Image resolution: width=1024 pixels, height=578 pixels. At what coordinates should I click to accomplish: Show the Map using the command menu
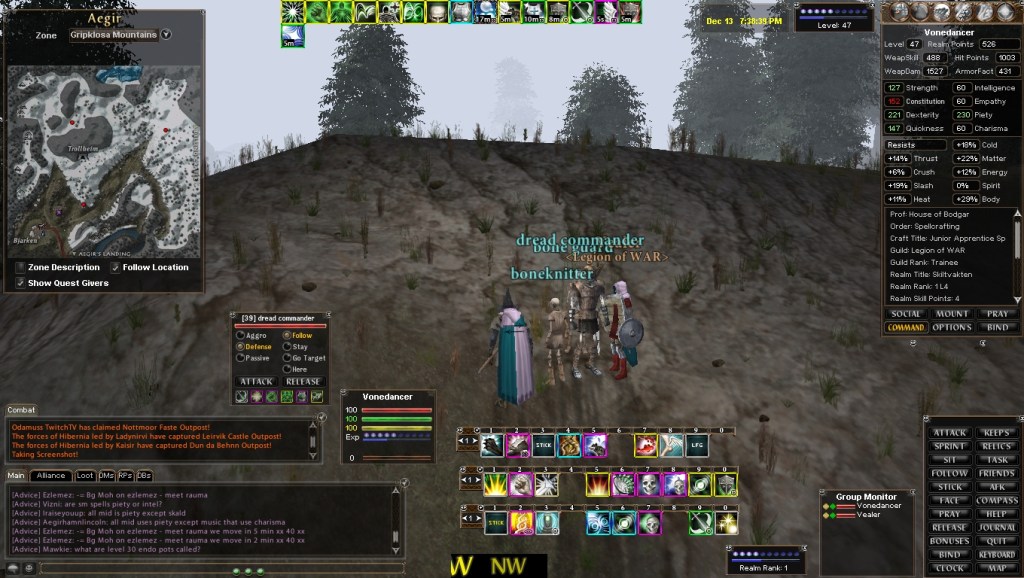click(996, 567)
